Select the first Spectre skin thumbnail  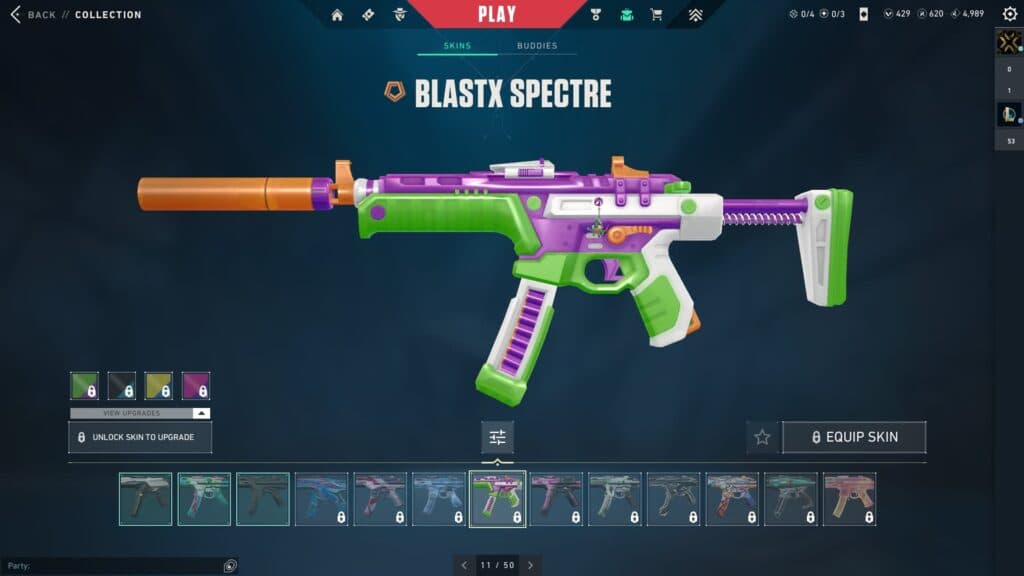coord(145,499)
